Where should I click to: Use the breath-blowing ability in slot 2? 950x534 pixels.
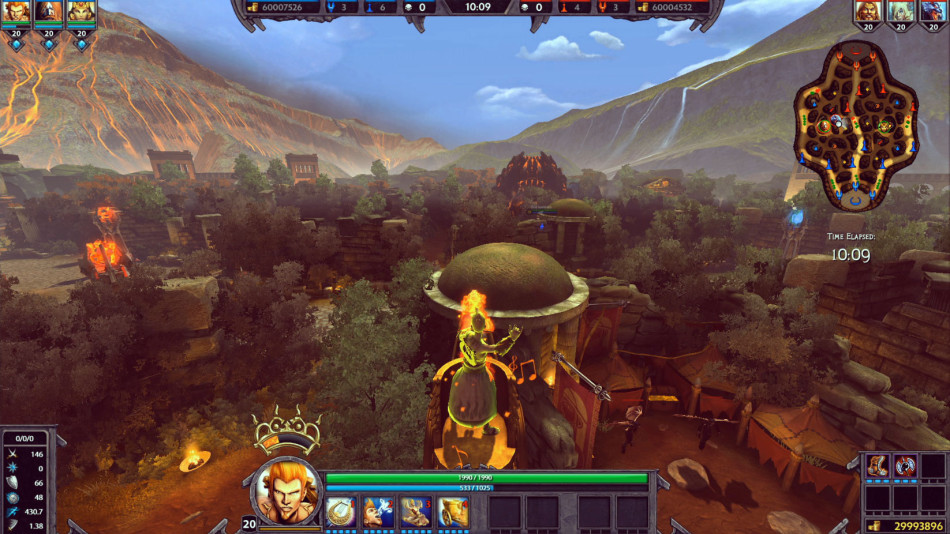click(378, 512)
